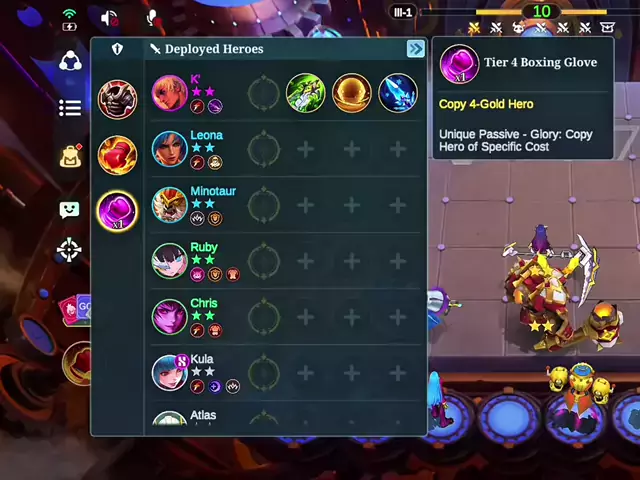Screen dimensions: 640x480
Task: Choose Kula's hero portrait
Action: (x=170, y=373)
